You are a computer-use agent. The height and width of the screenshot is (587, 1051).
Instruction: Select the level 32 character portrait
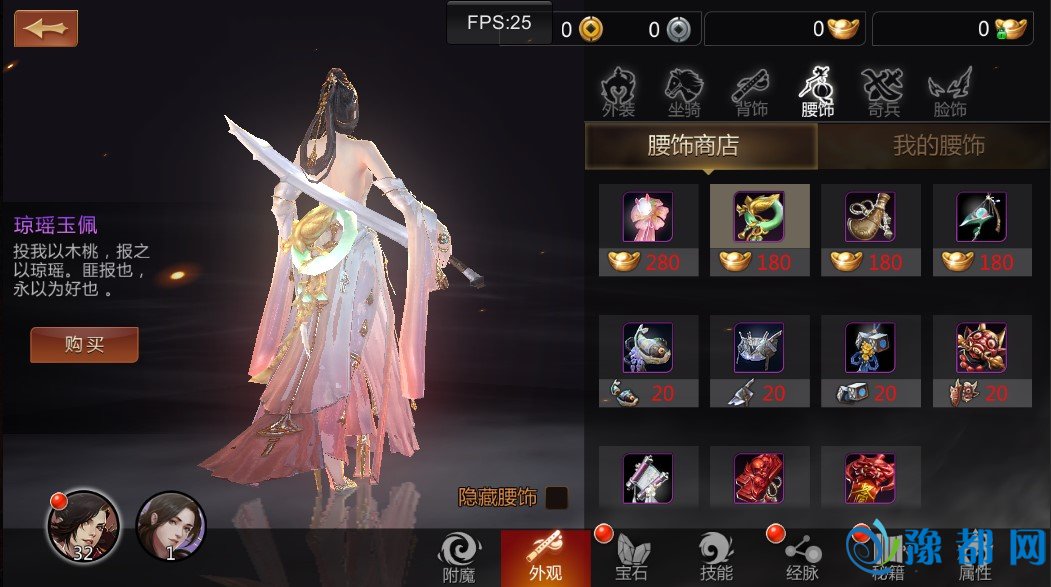pyautogui.click(x=83, y=526)
